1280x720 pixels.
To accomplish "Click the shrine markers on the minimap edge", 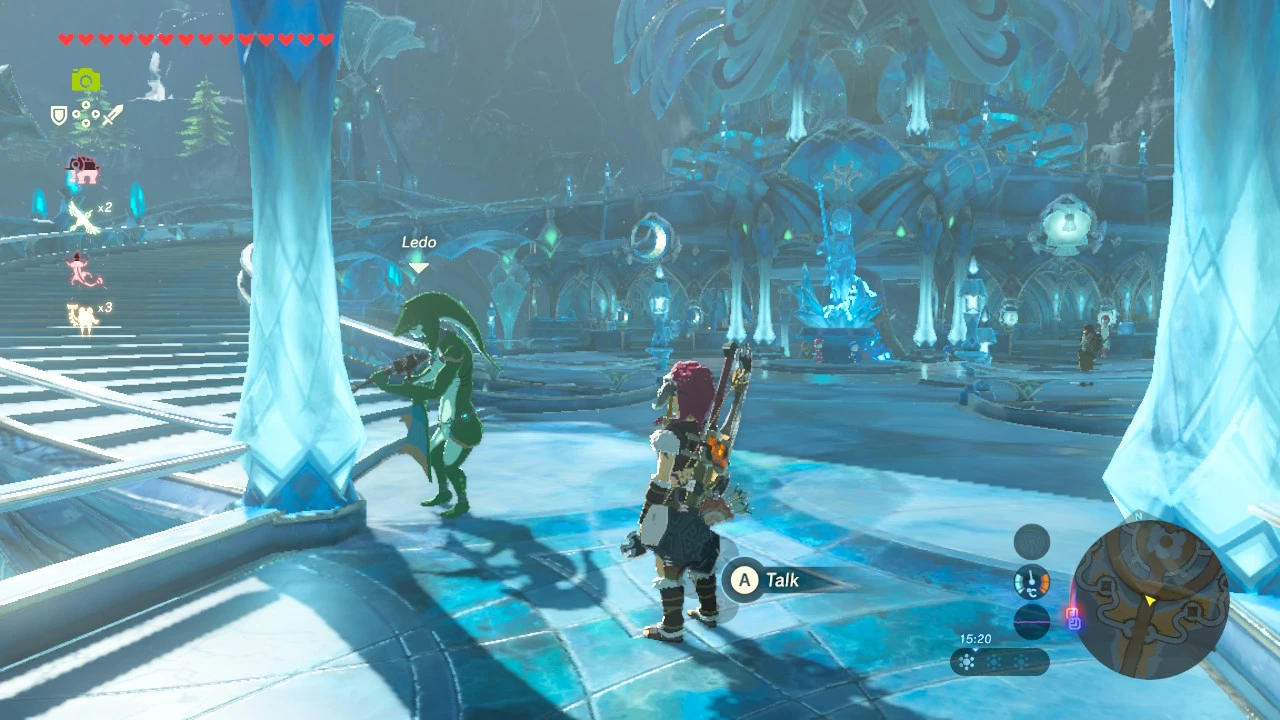I will (1074, 619).
